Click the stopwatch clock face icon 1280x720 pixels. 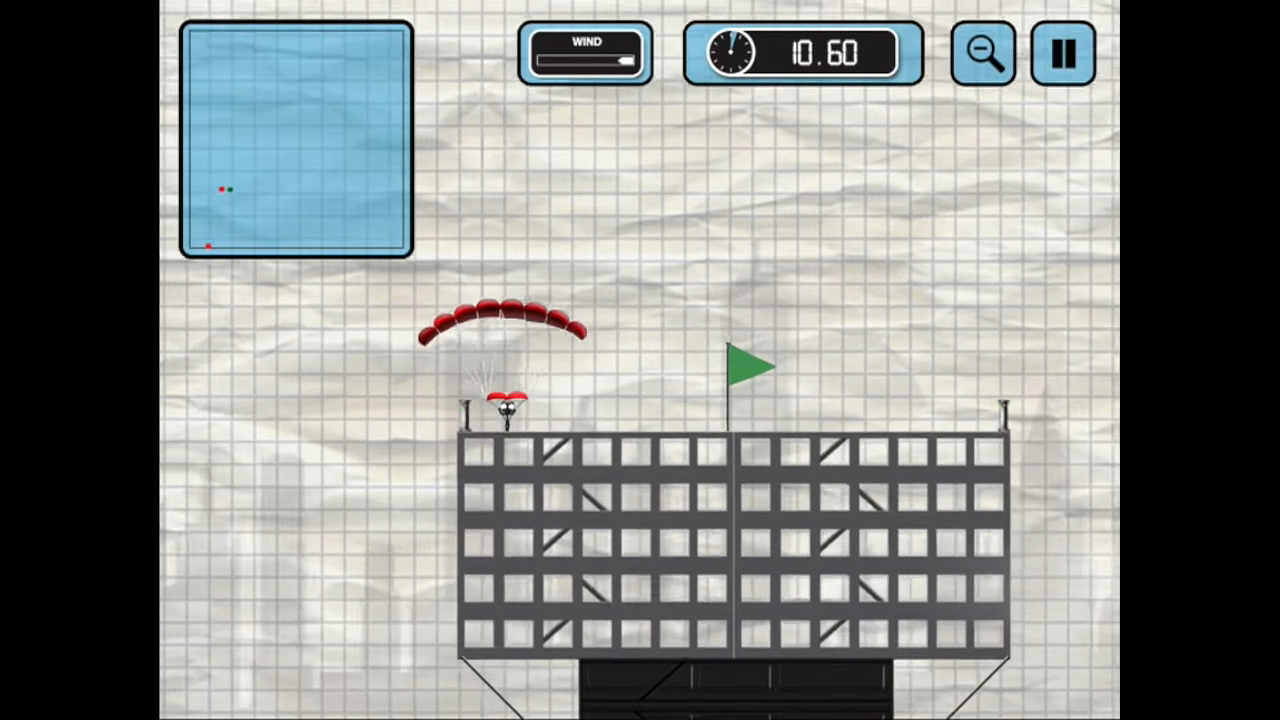click(x=731, y=53)
